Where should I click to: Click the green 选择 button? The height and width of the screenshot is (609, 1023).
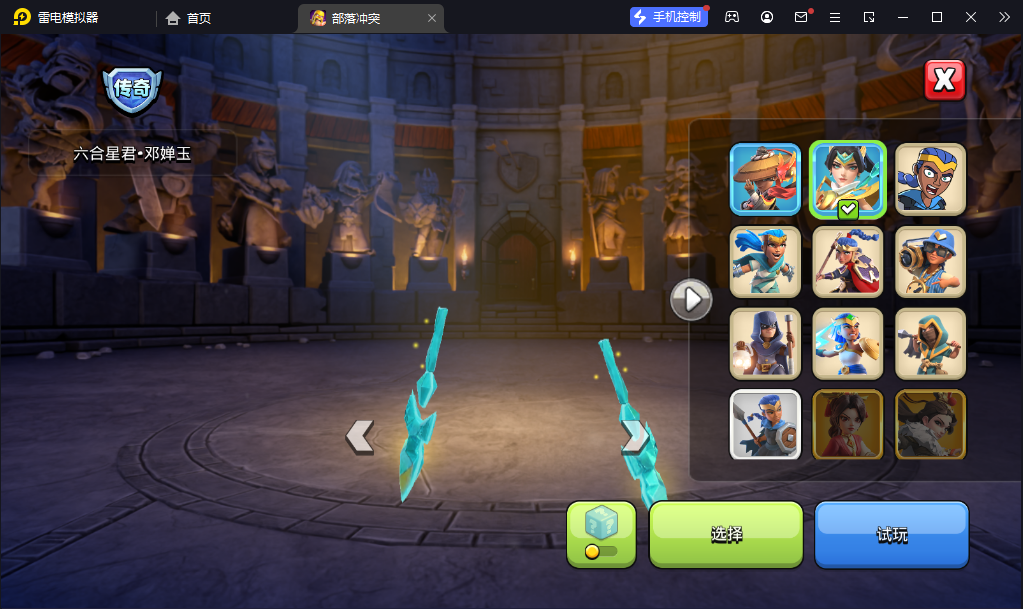click(726, 534)
